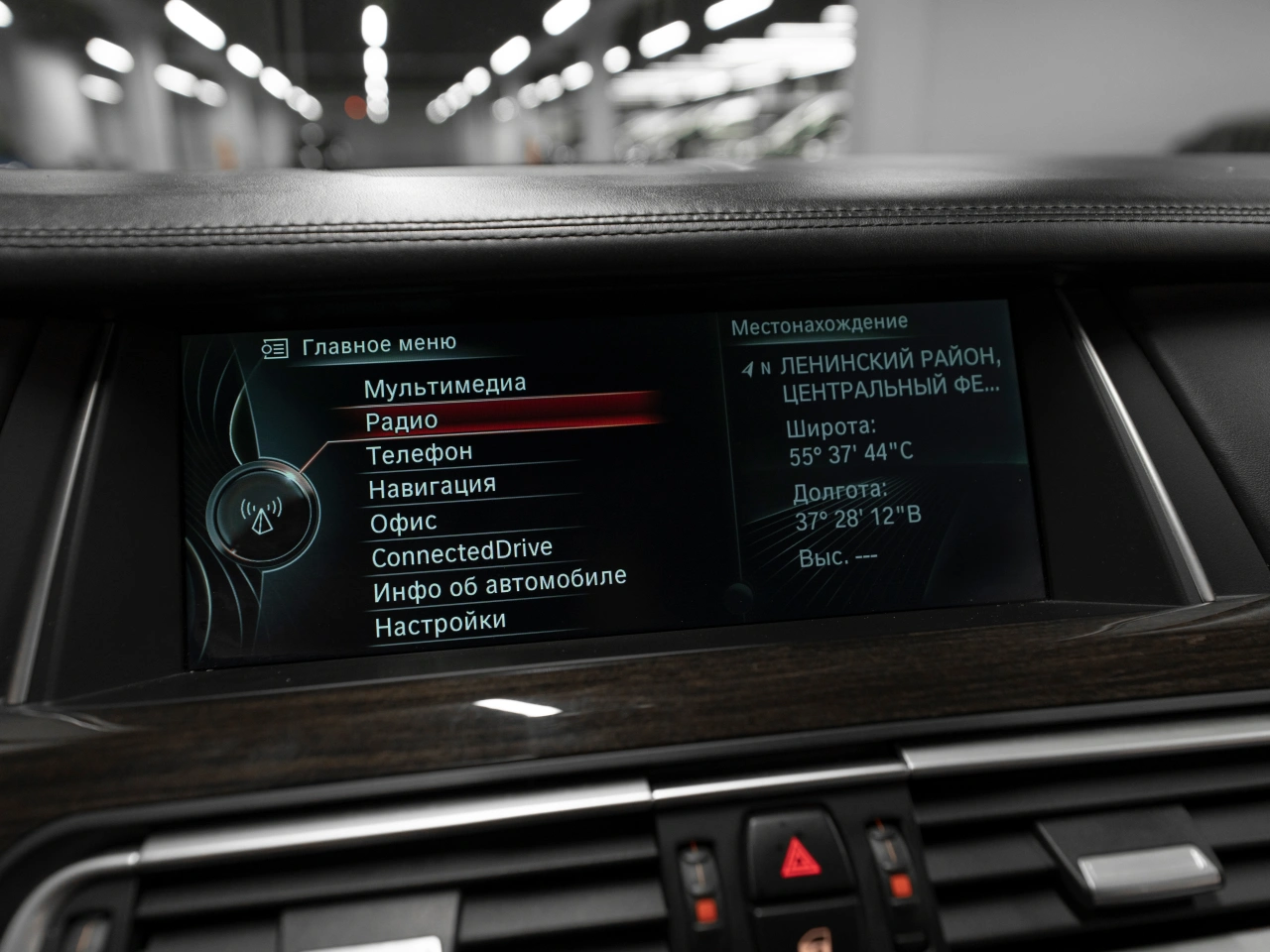Viewport: 1270px width, 952px height.
Task: Open the Мультимедиа menu entry
Action: tap(444, 385)
